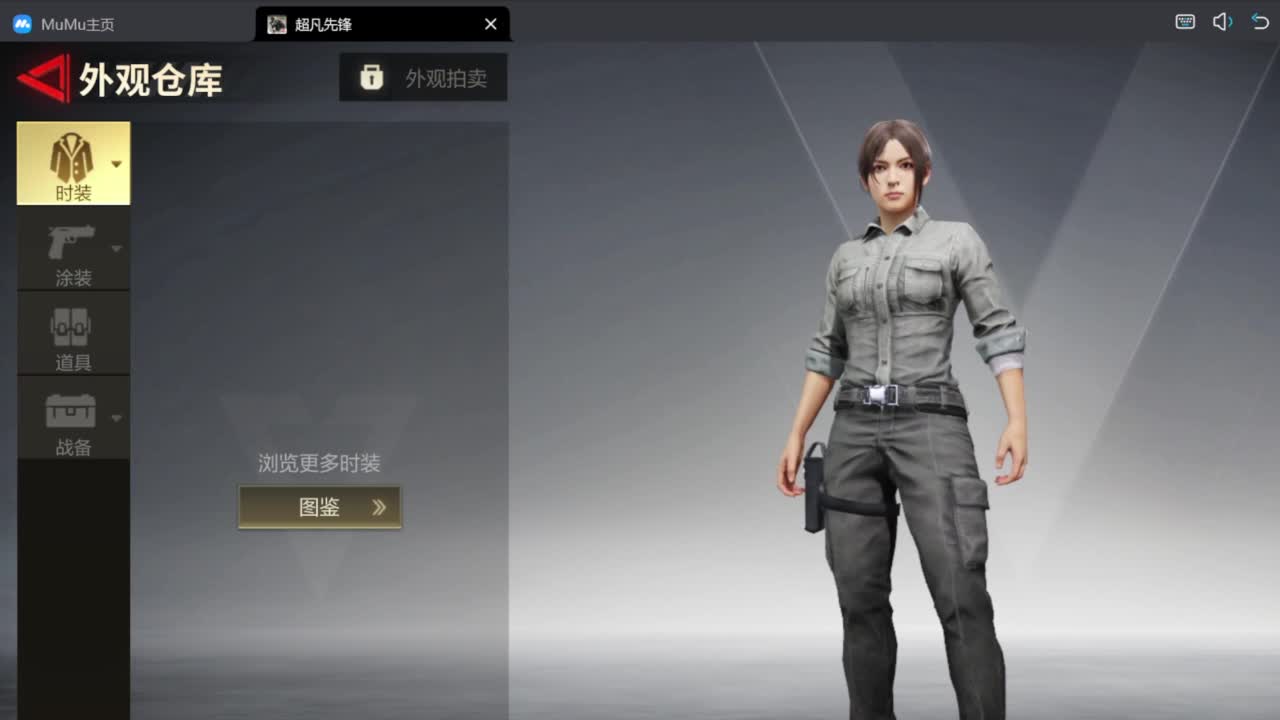Expand the dropdown arrow next to 时装

(116, 164)
